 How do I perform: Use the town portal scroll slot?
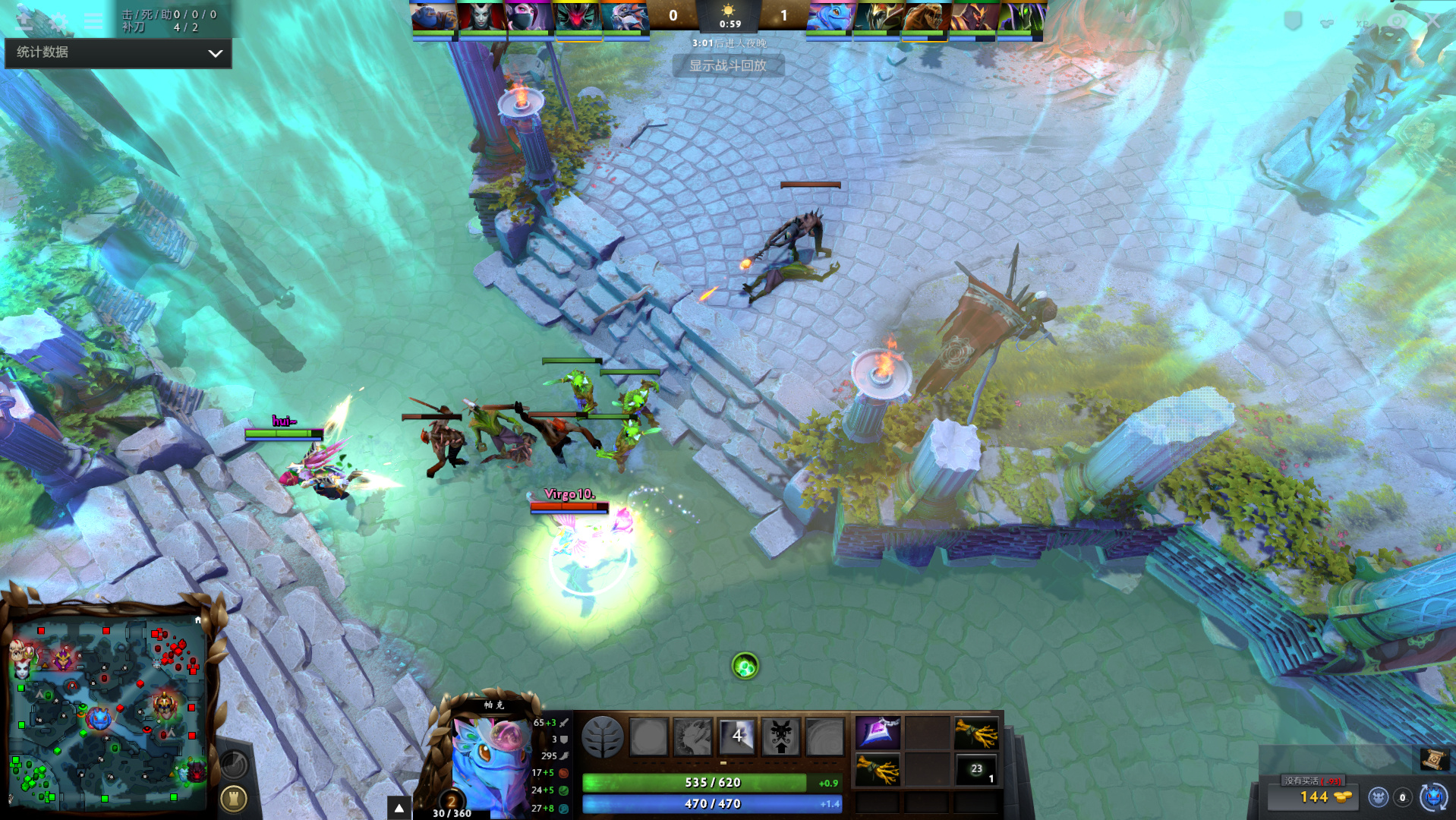point(1433,759)
